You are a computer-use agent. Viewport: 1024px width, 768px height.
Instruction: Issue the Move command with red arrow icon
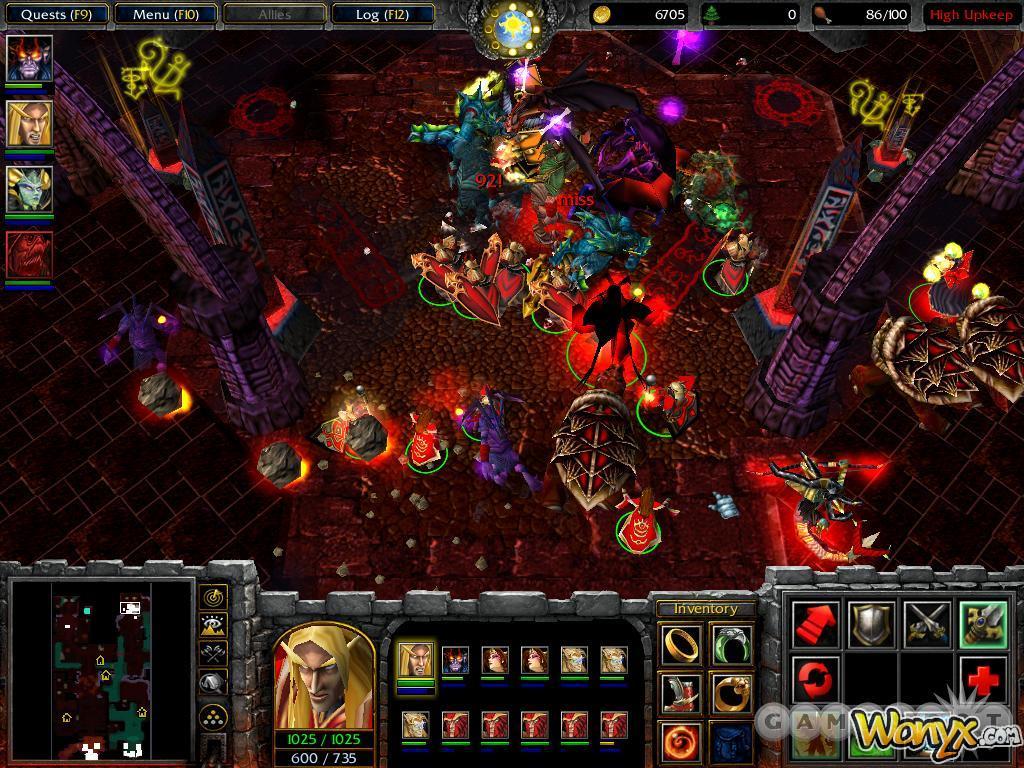pos(815,625)
